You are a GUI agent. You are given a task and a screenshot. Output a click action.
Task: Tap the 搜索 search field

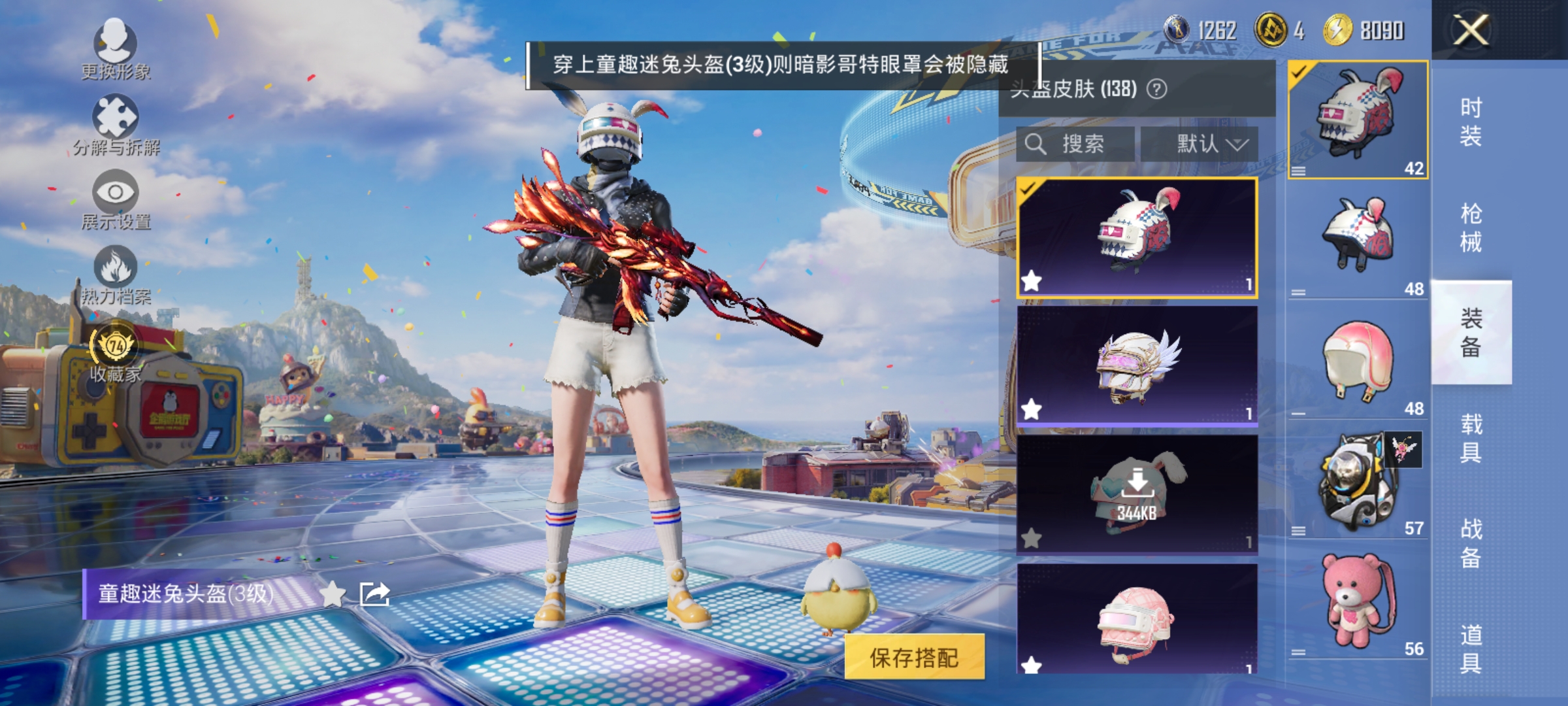pos(1077,144)
